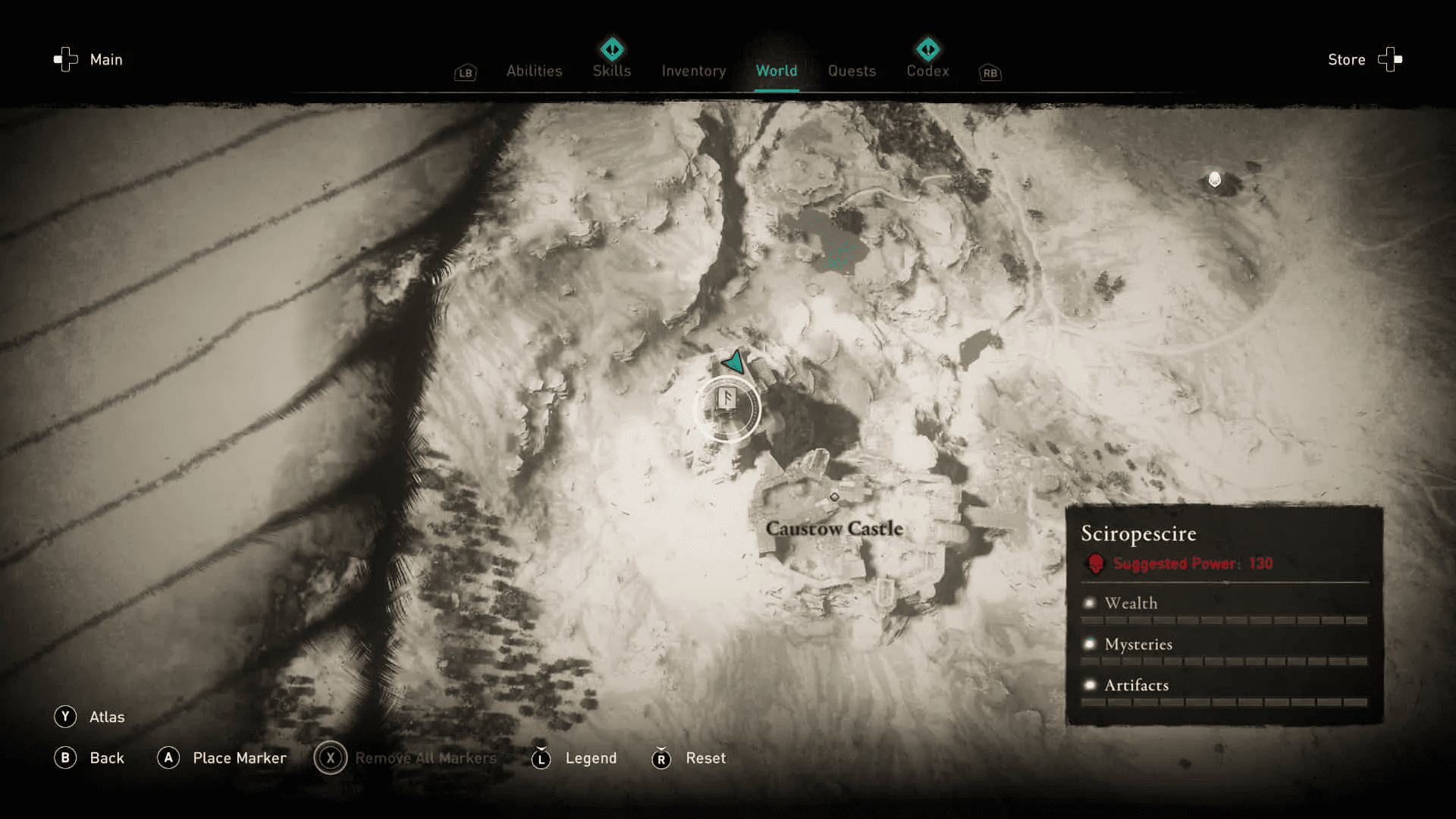
Task: Click the Codex diamond icon
Action: (927, 49)
